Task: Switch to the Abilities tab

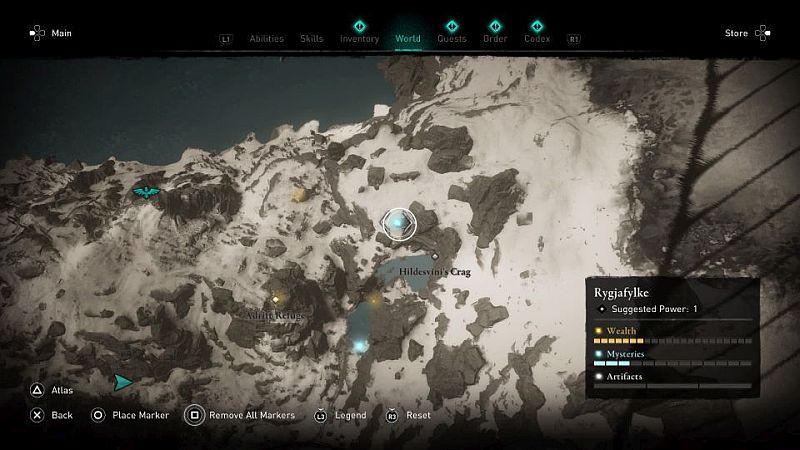Action: (267, 39)
